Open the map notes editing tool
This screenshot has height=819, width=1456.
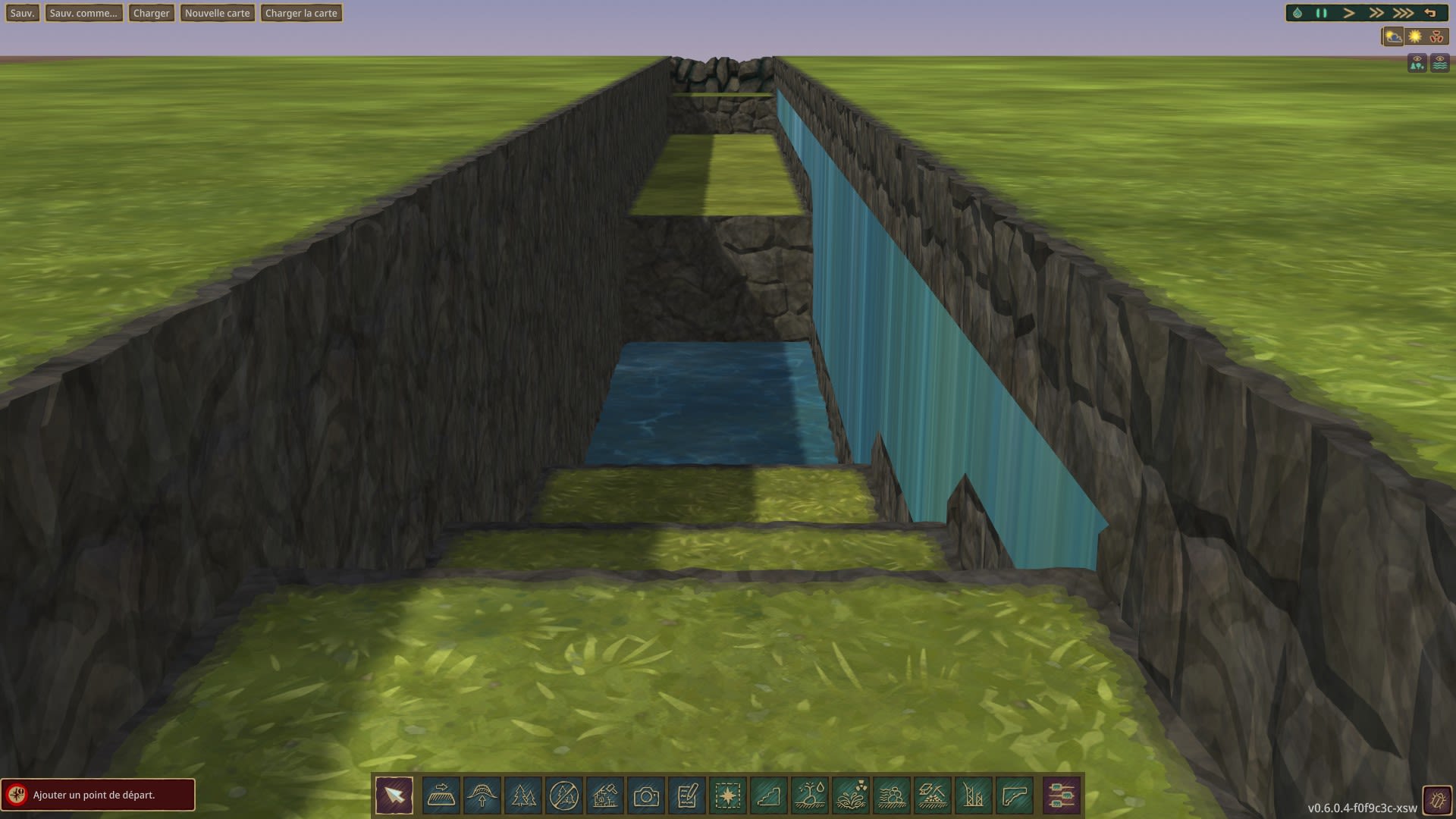[687, 795]
